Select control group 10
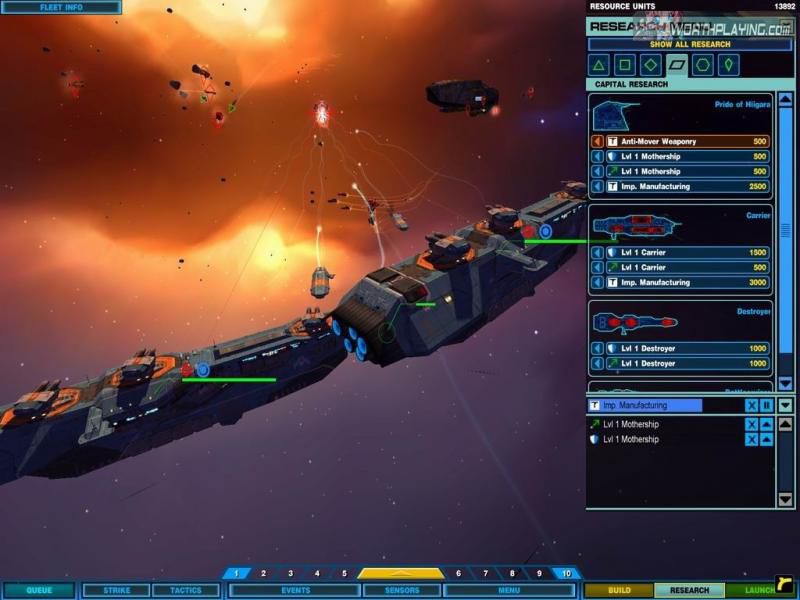The image size is (800, 600). tap(566, 574)
